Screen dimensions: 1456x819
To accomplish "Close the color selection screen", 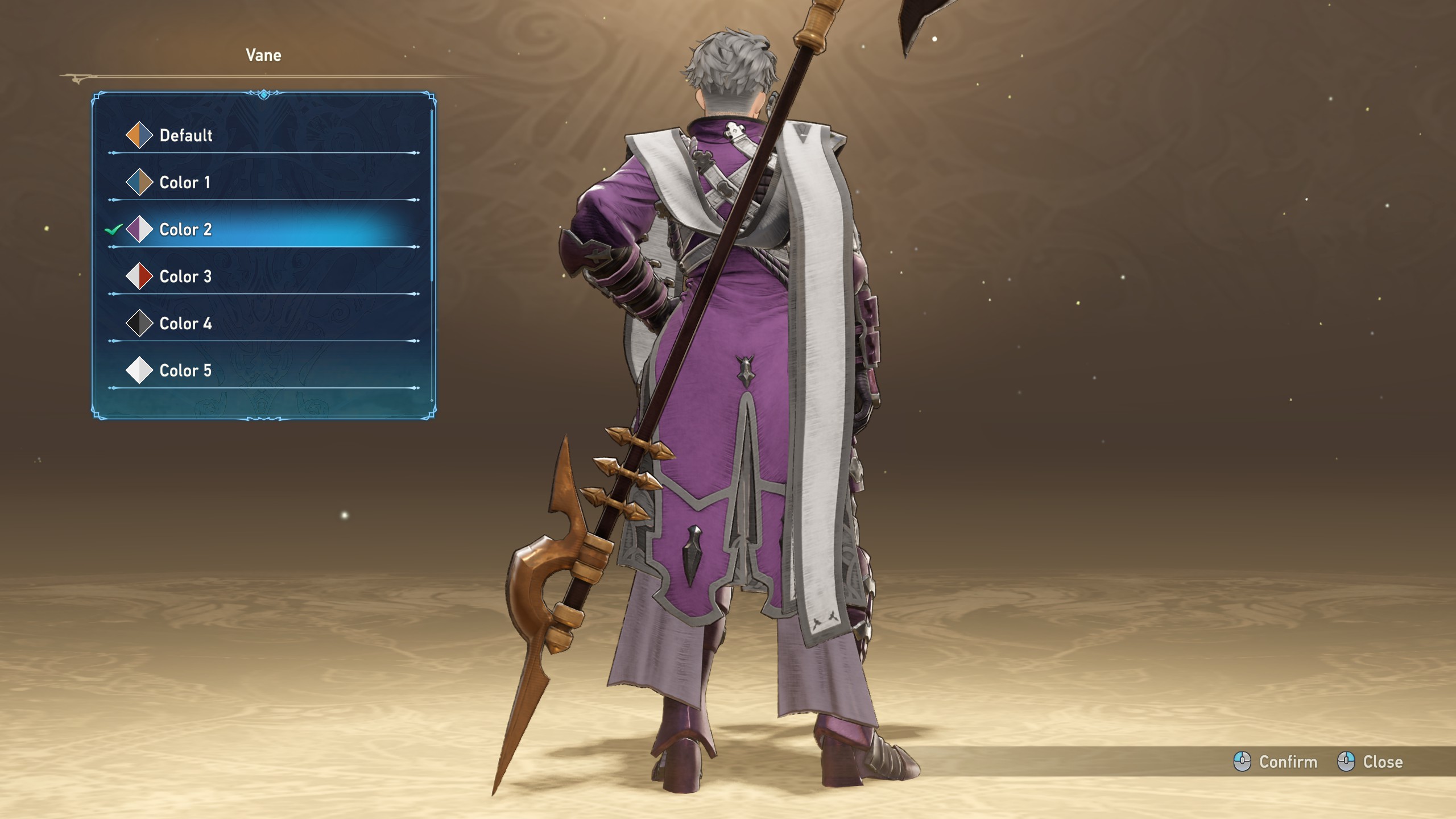I will (1370, 762).
